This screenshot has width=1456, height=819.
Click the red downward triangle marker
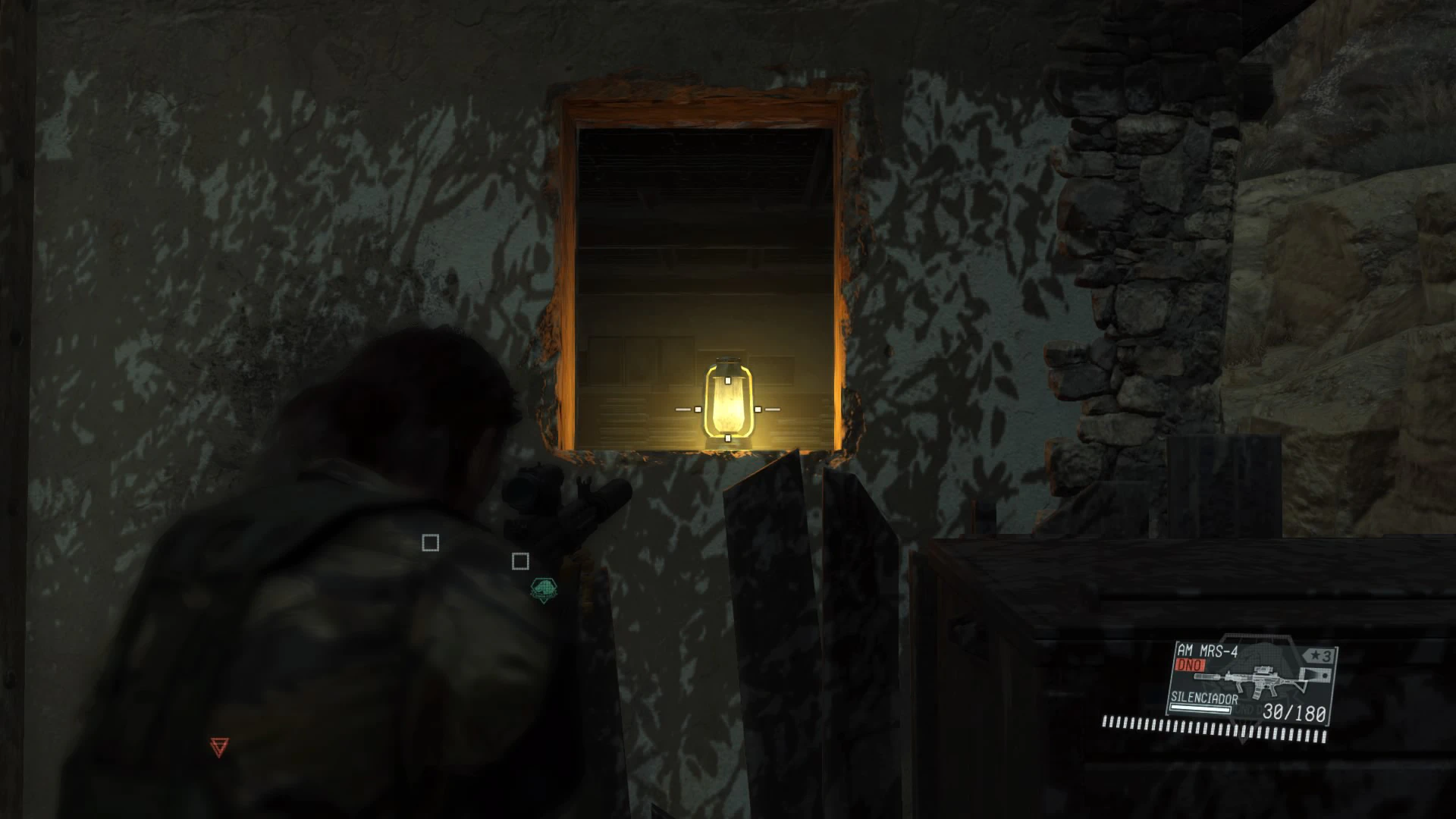click(x=218, y=746)
